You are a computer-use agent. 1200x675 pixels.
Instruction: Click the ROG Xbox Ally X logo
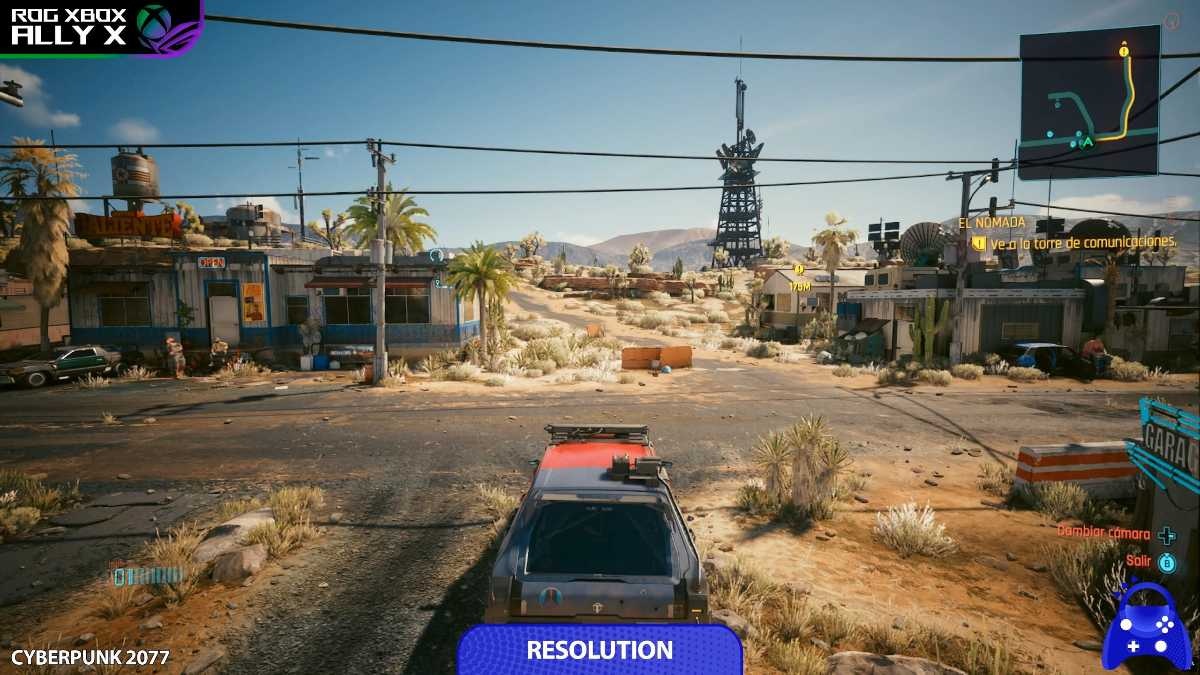click(100, 26)
